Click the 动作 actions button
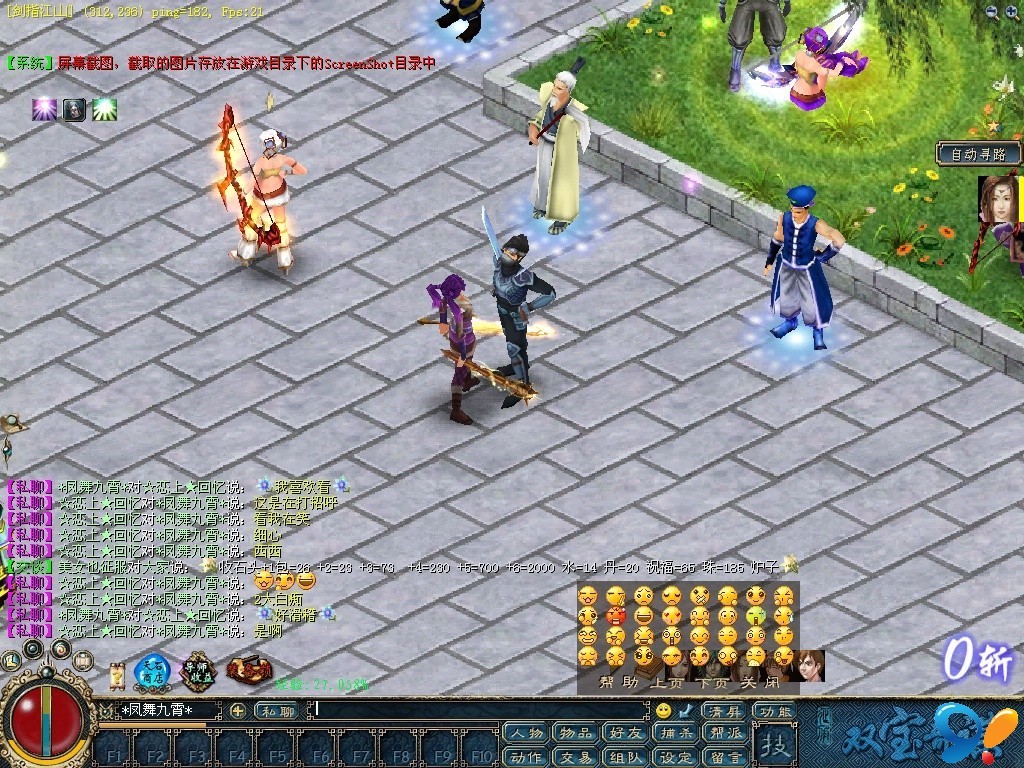This screenshot has width=1024, height=768. (525, 757)
